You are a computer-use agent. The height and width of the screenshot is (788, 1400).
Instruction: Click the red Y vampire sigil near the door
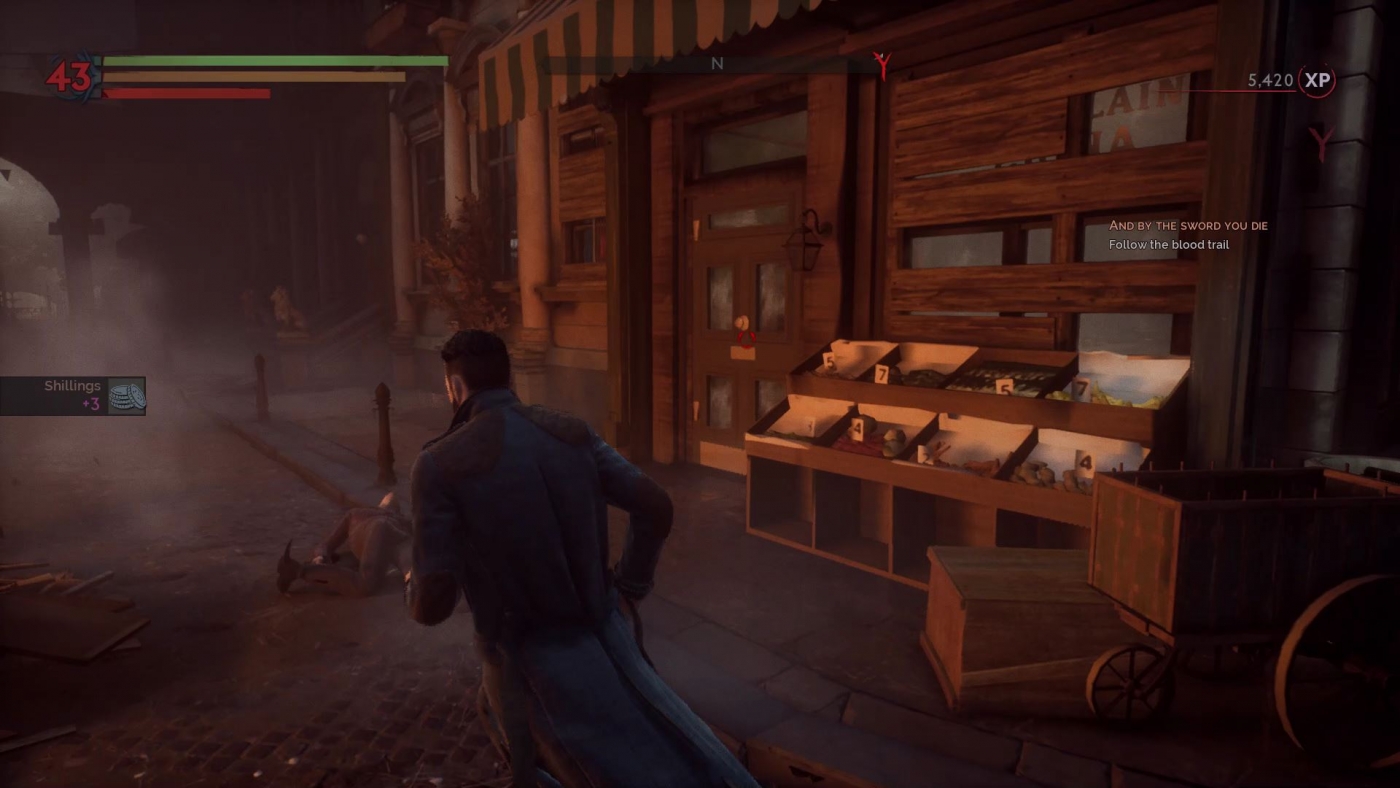tap(1322, 143)
